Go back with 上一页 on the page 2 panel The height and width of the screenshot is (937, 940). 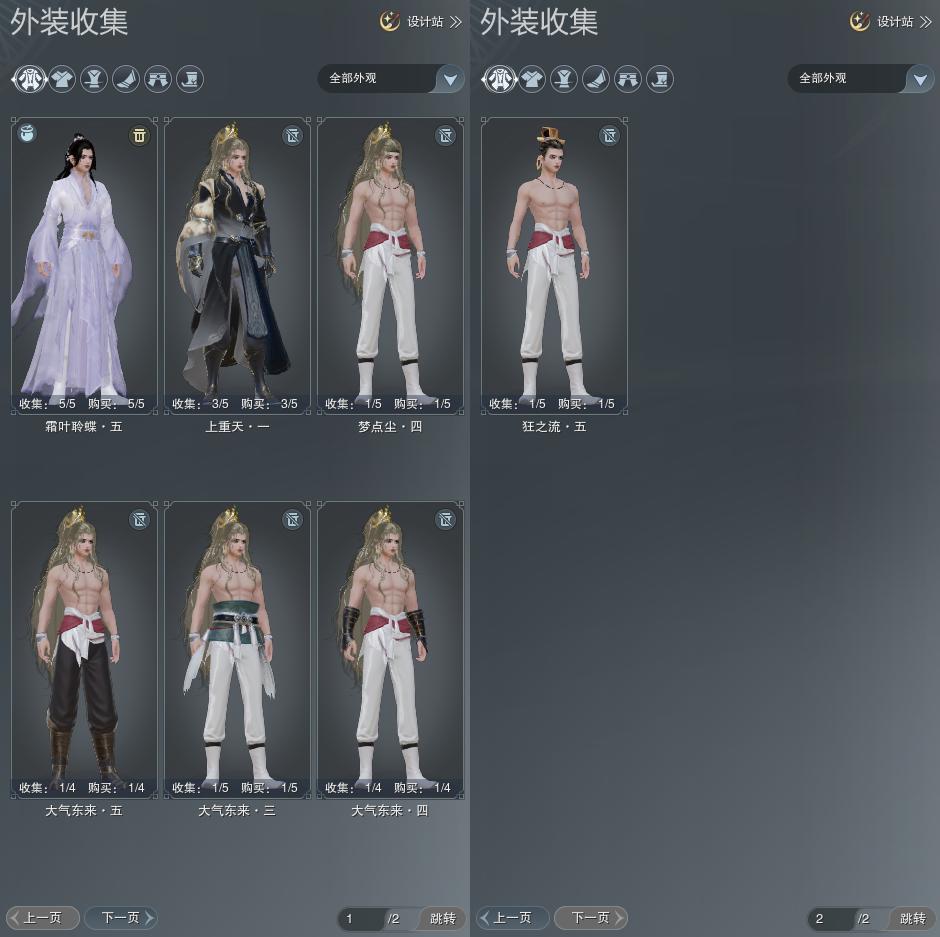pos(512,917)
